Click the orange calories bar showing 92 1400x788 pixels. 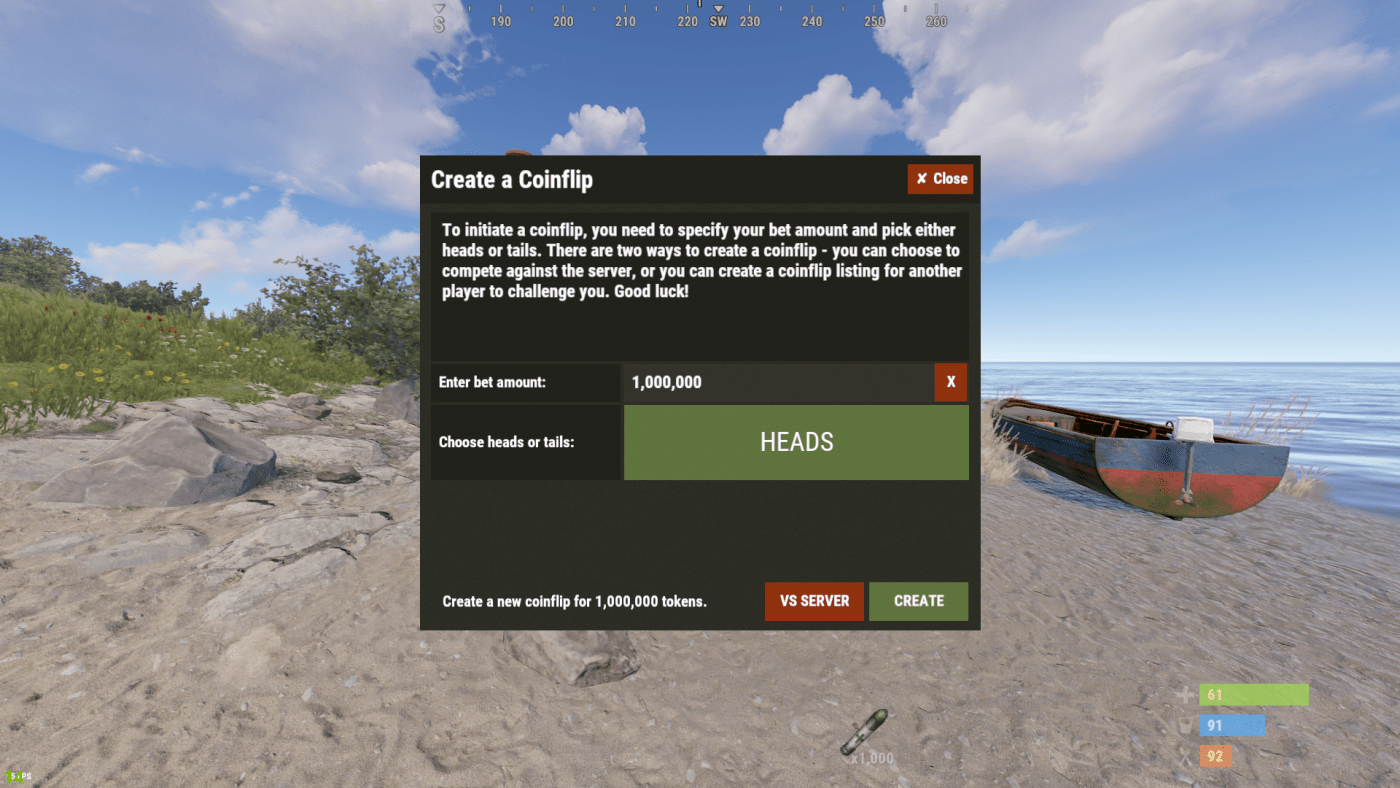click(x=1214, y=757)
